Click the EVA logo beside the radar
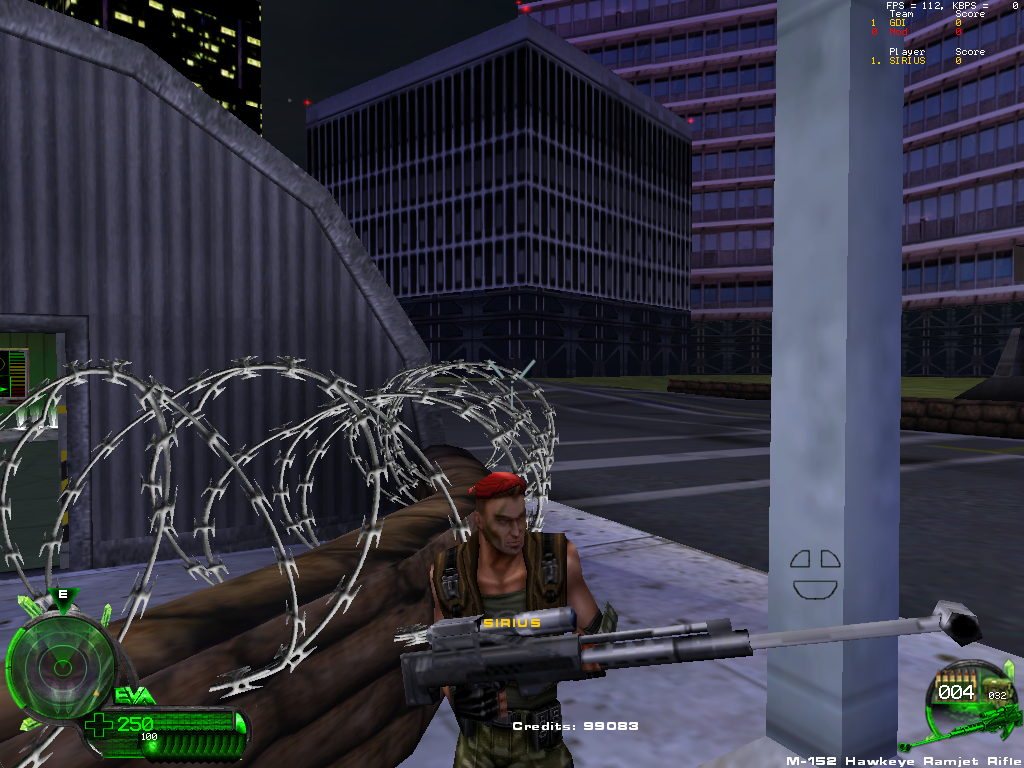 pos(133,695)
